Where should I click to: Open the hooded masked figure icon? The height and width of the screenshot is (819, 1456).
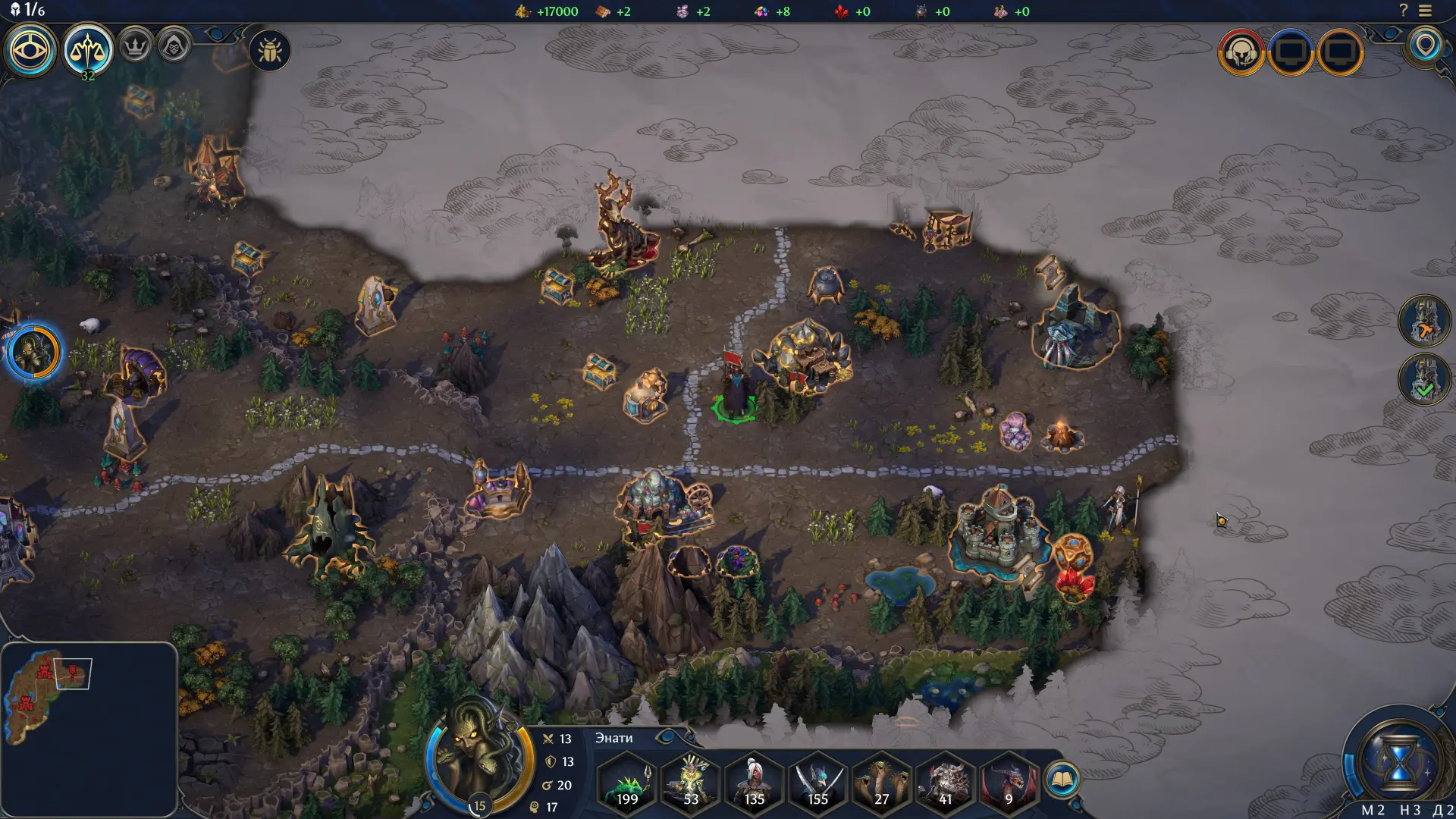coord(174,46)
